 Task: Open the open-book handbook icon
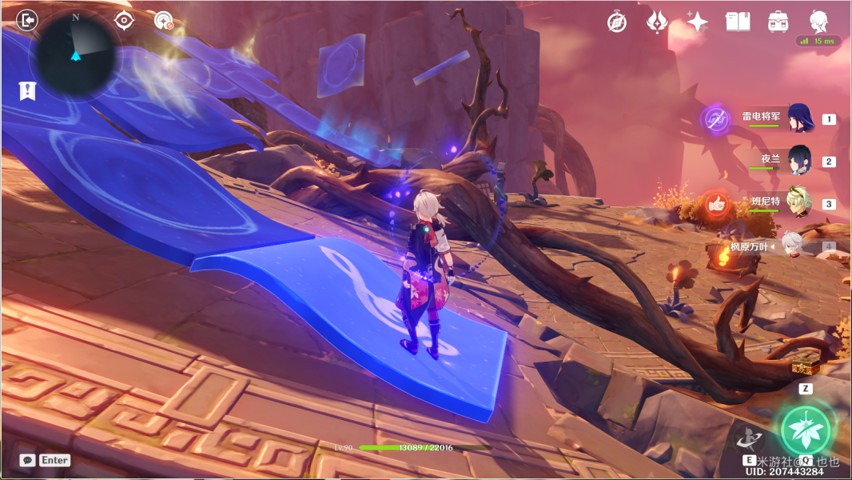click(x=737, y=21)
